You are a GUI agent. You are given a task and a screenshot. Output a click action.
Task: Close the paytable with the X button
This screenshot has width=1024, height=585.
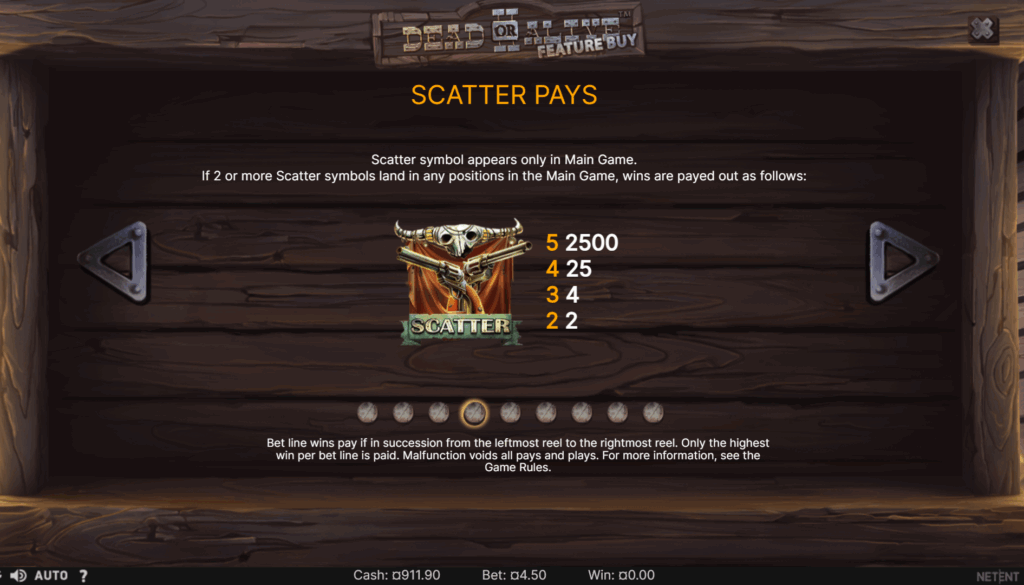(983, 29)
